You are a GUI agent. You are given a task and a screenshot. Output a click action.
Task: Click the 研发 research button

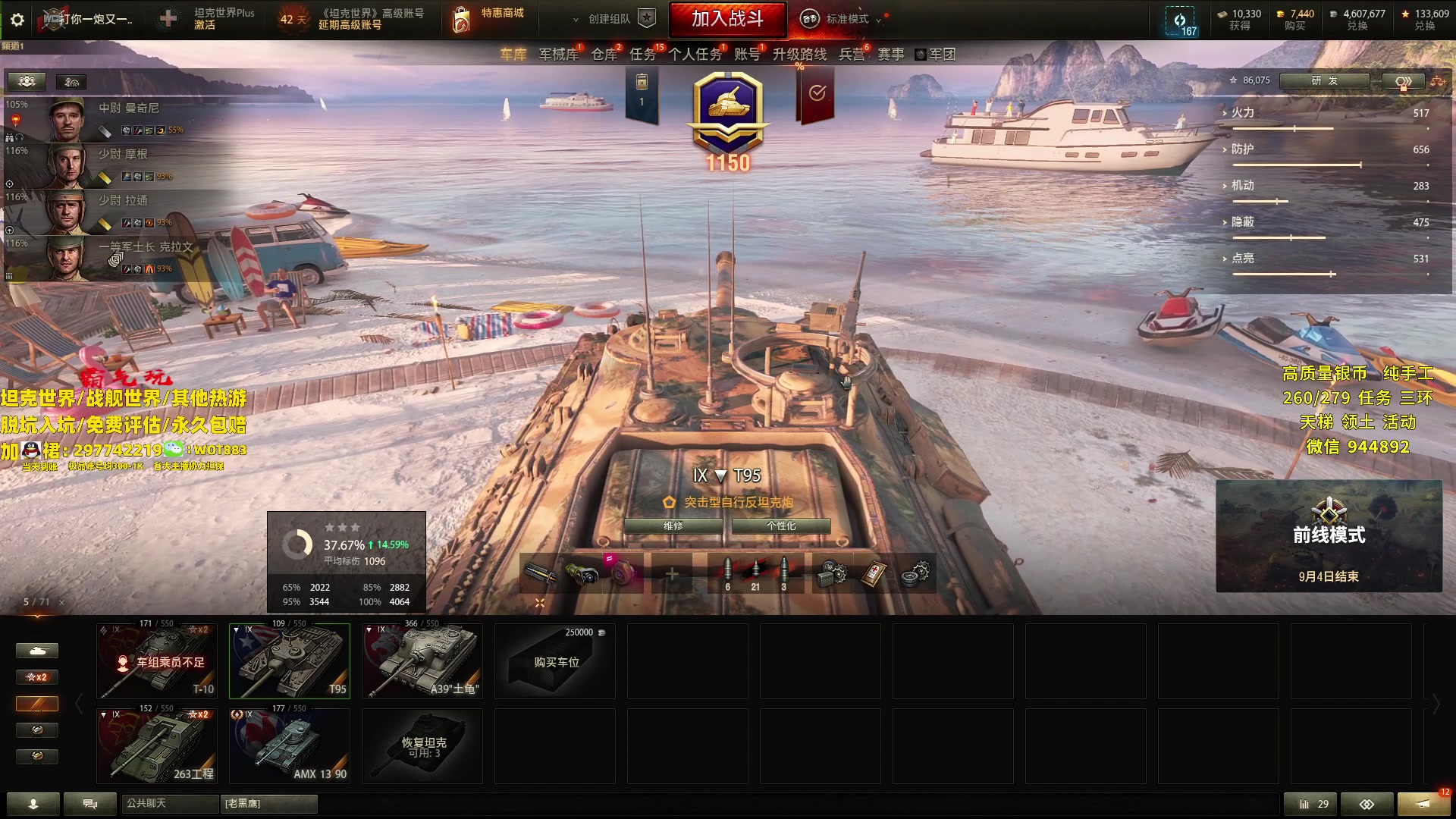click(1324, 80)
